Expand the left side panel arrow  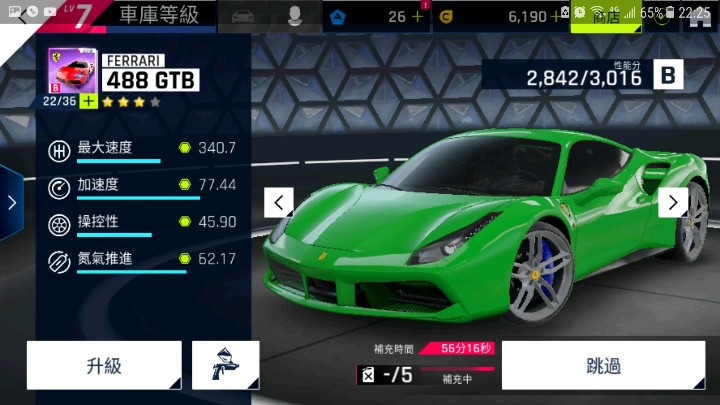(11, 202)
